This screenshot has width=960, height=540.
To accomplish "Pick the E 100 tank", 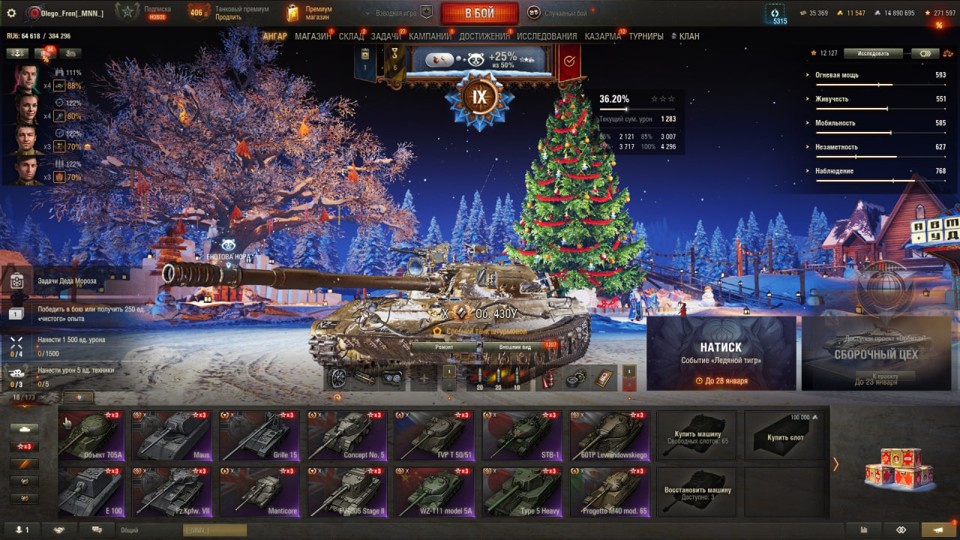I will click(x=91, y=491).
